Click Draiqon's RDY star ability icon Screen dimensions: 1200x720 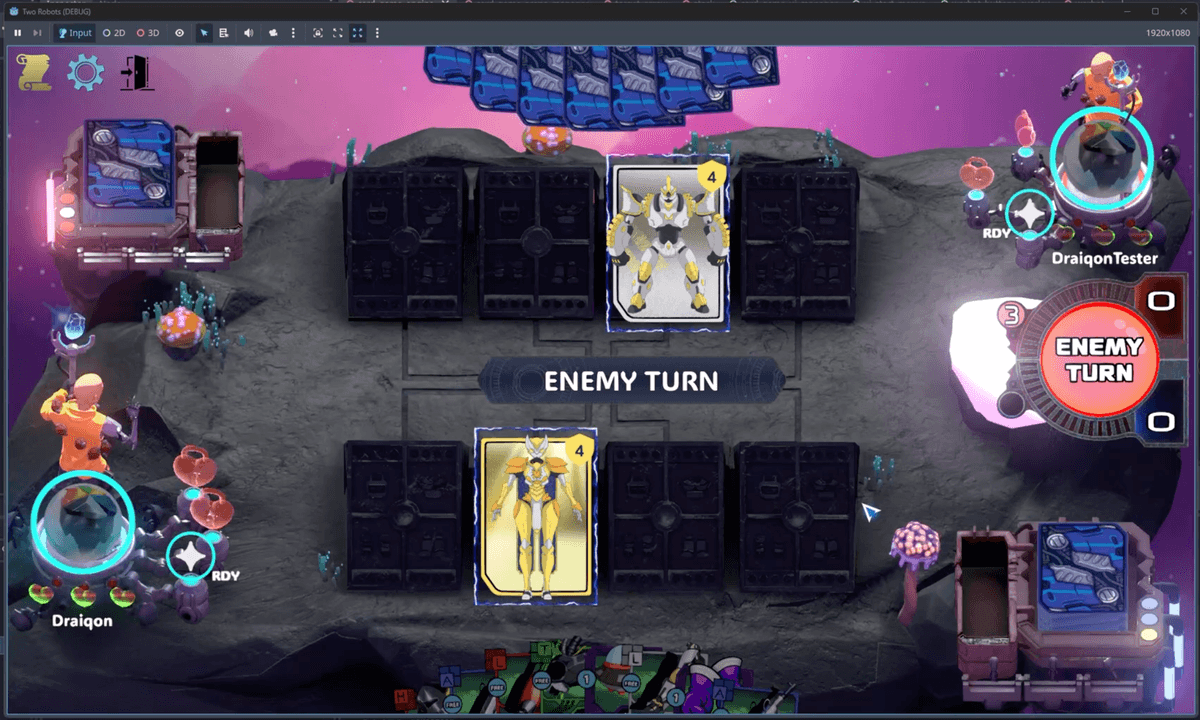190,557
